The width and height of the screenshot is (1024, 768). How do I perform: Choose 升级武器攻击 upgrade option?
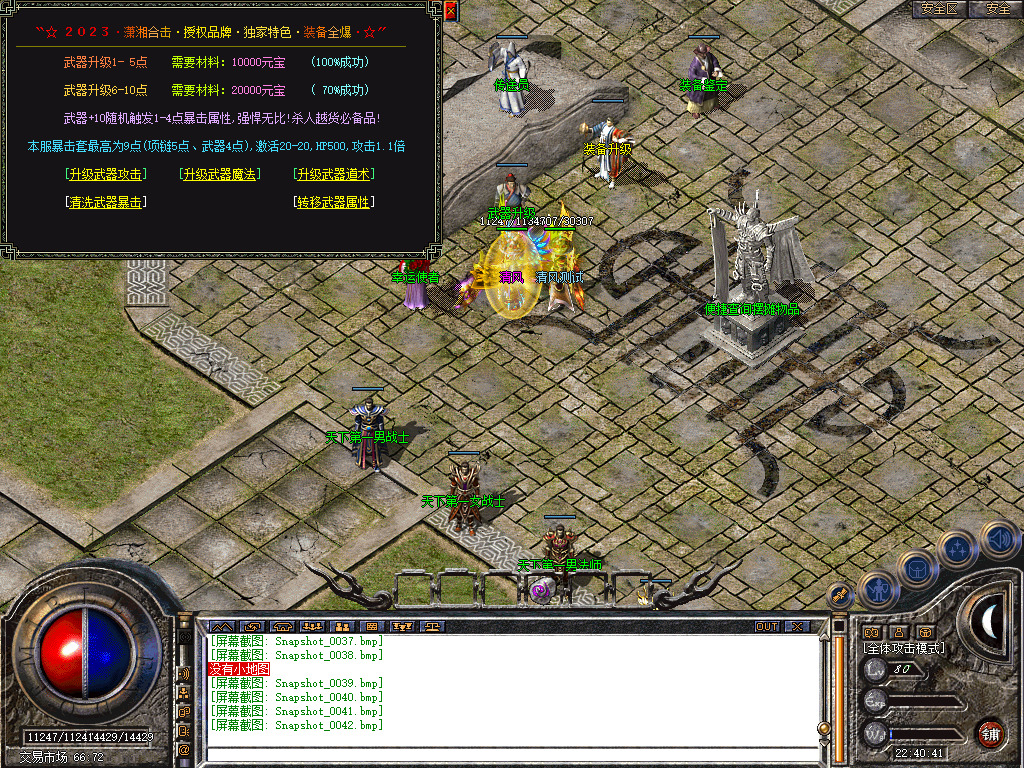105,174
